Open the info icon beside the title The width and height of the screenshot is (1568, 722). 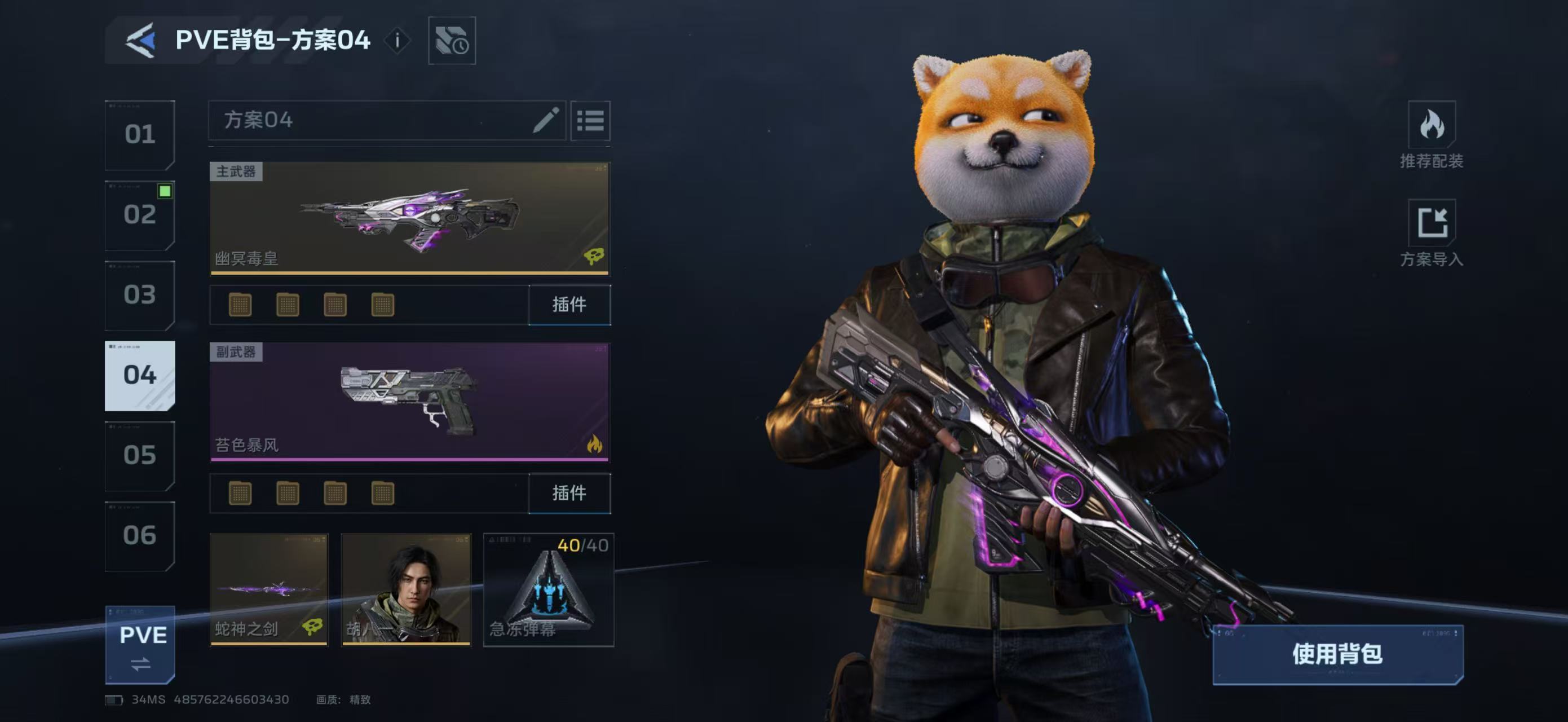(397, 41)
